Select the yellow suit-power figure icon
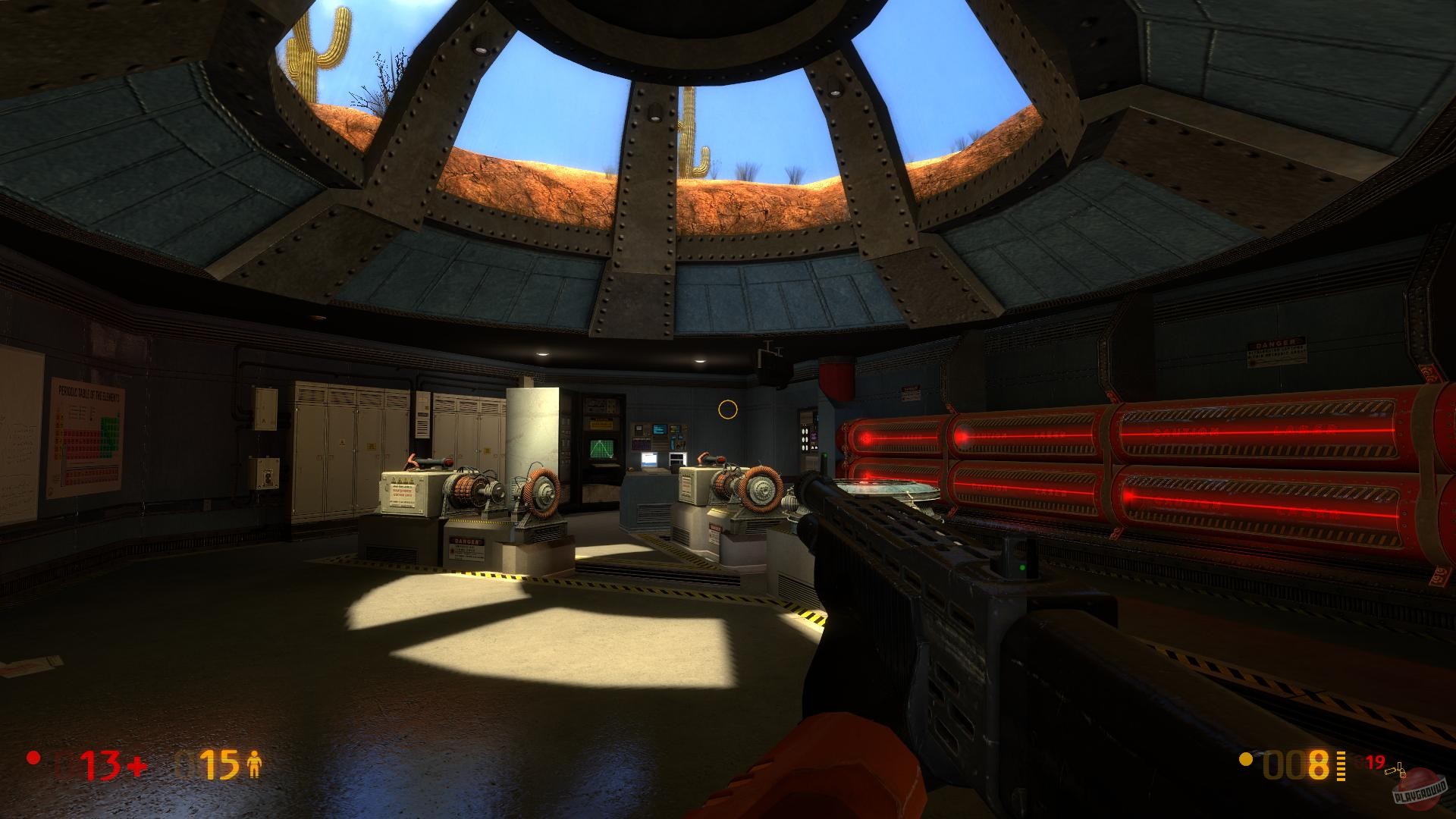Screen dimensions: 1456x819 254,764
